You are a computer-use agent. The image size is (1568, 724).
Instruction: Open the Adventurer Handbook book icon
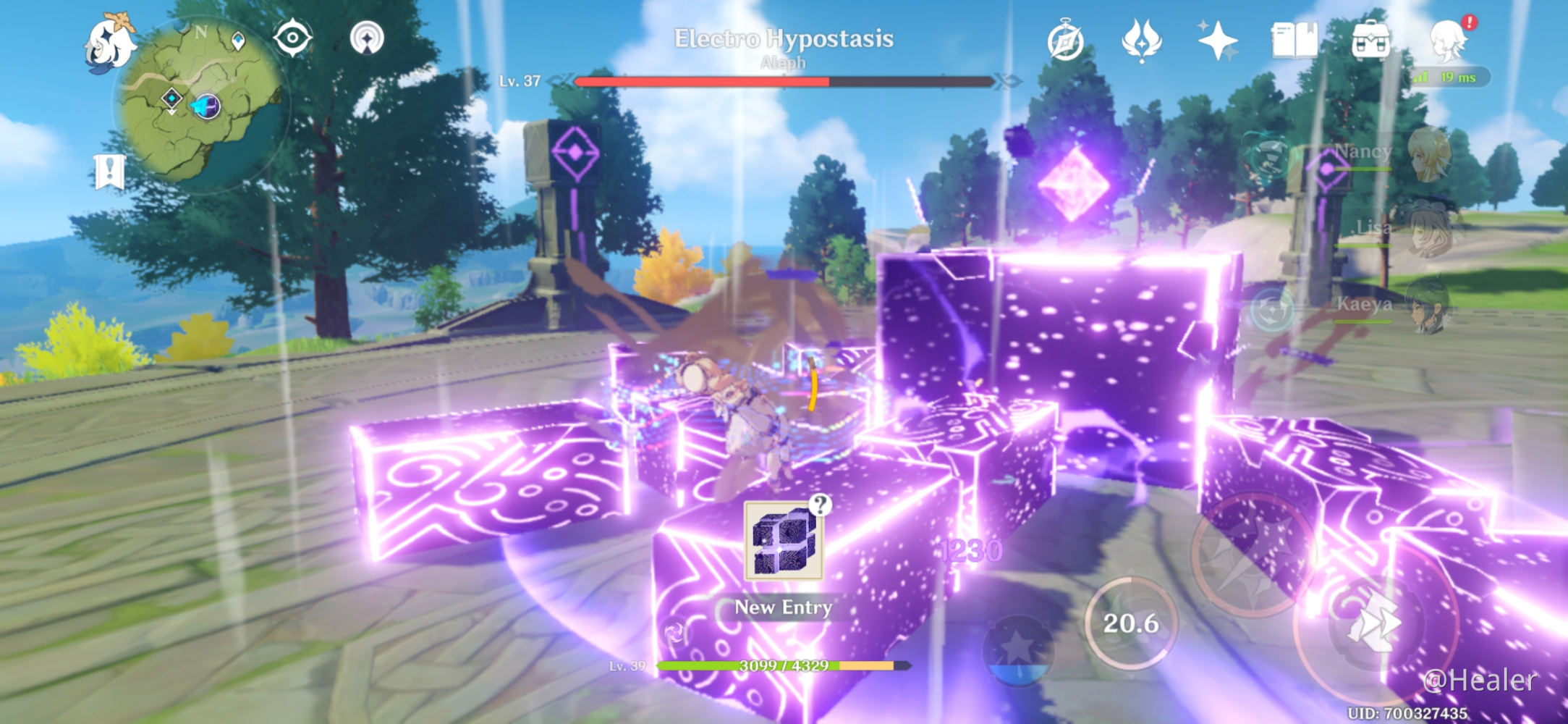(1294, 40)
